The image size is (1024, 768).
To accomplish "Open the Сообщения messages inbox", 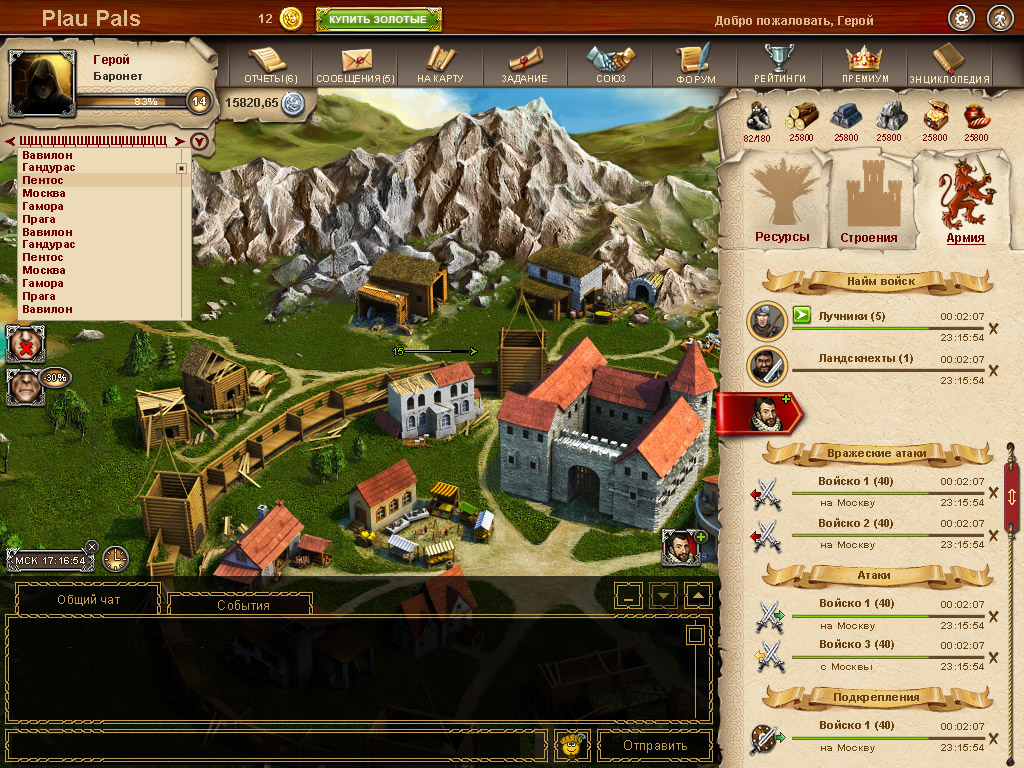I will coord(355,65).
